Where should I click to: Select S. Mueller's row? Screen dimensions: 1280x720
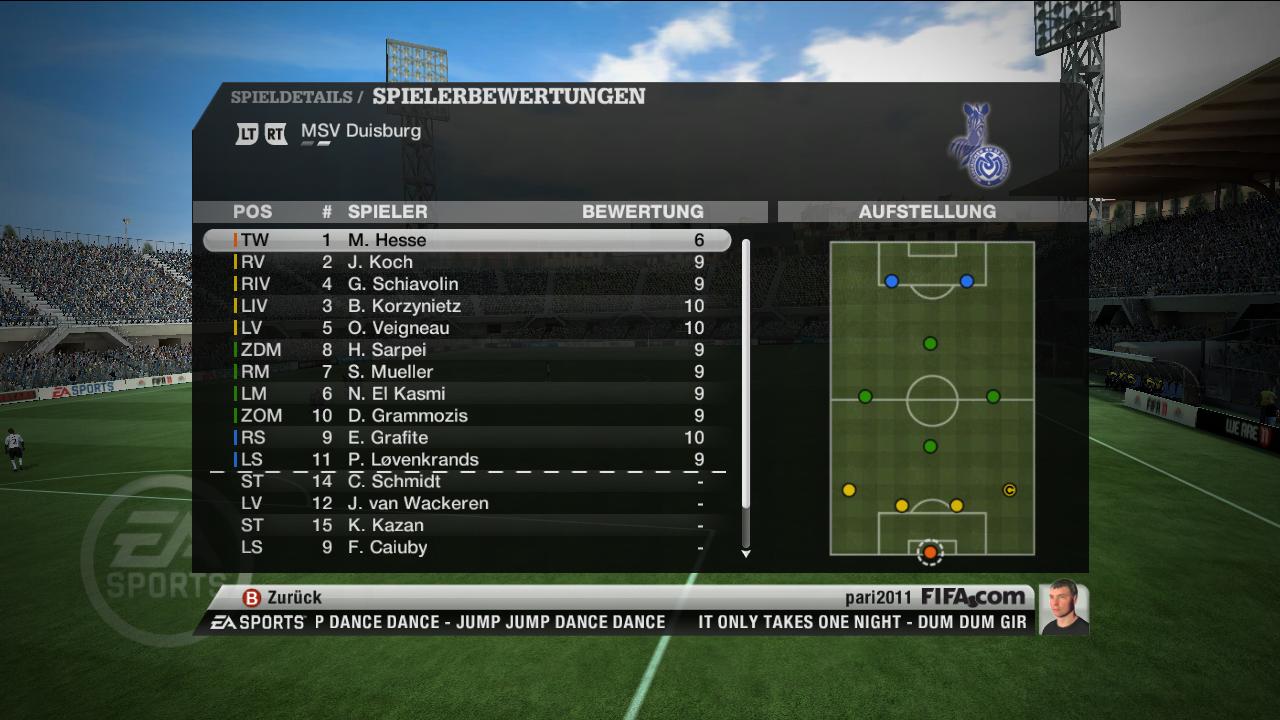[x=467, y=372]
